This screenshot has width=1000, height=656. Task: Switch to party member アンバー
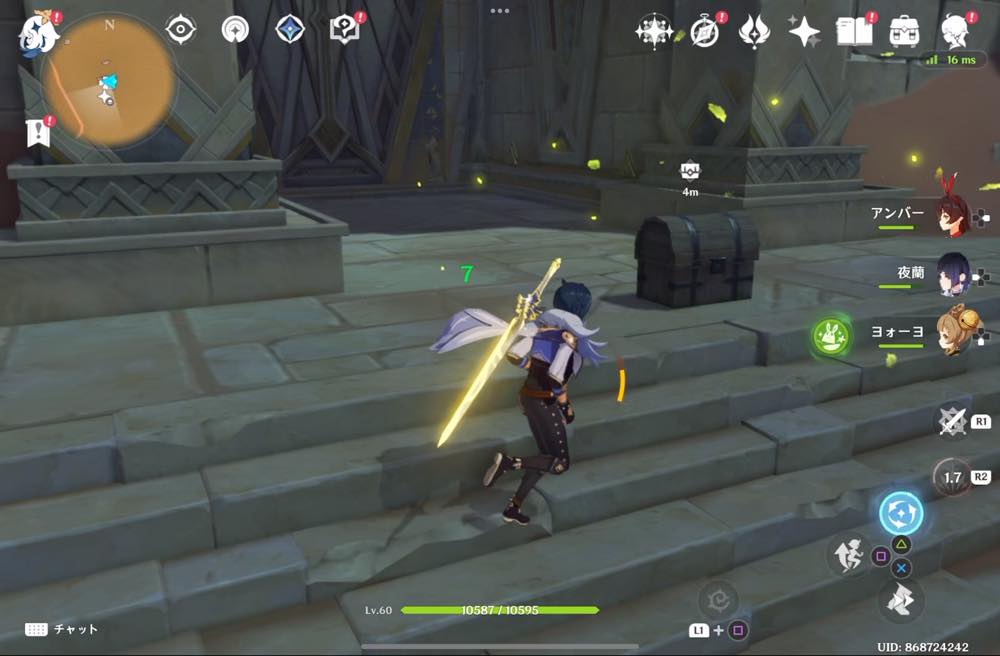(x=951, y=214)
